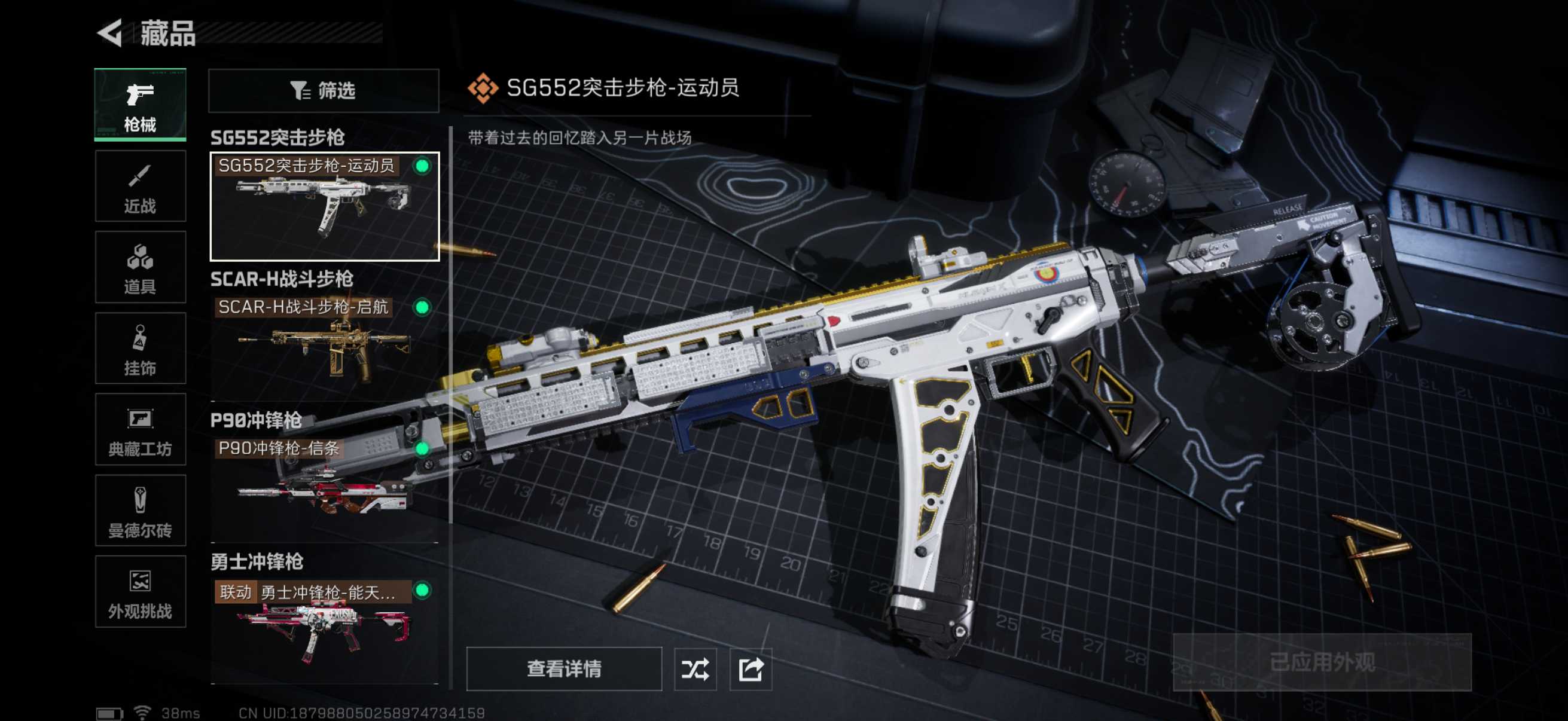Switch to the 枪械 firearms tab
Viewport: 1568px width, 721px height.
click(x=140, y=105)
